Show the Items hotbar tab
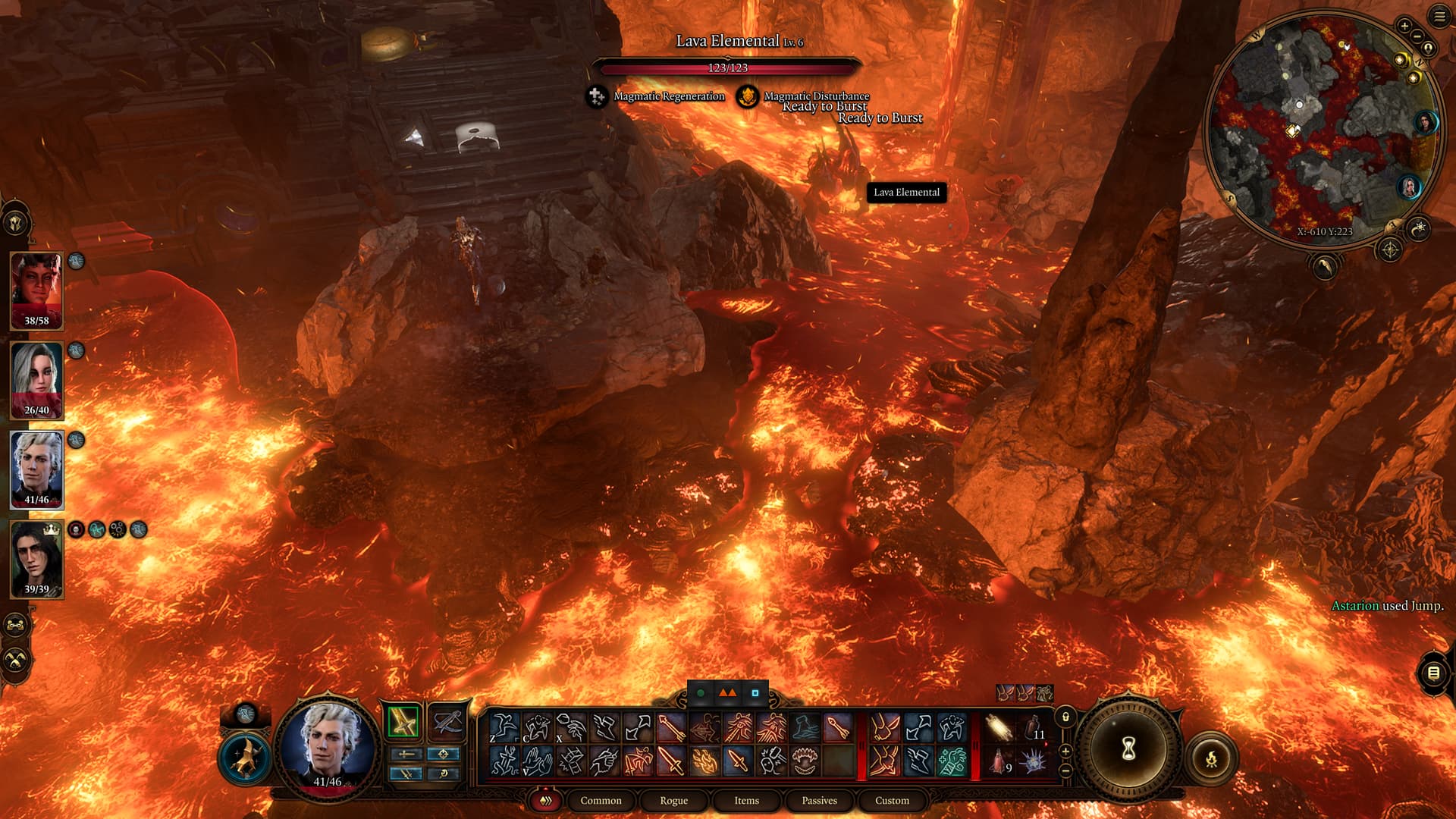The width and height of the screenshot is (1456, 819). pos(746,801)
